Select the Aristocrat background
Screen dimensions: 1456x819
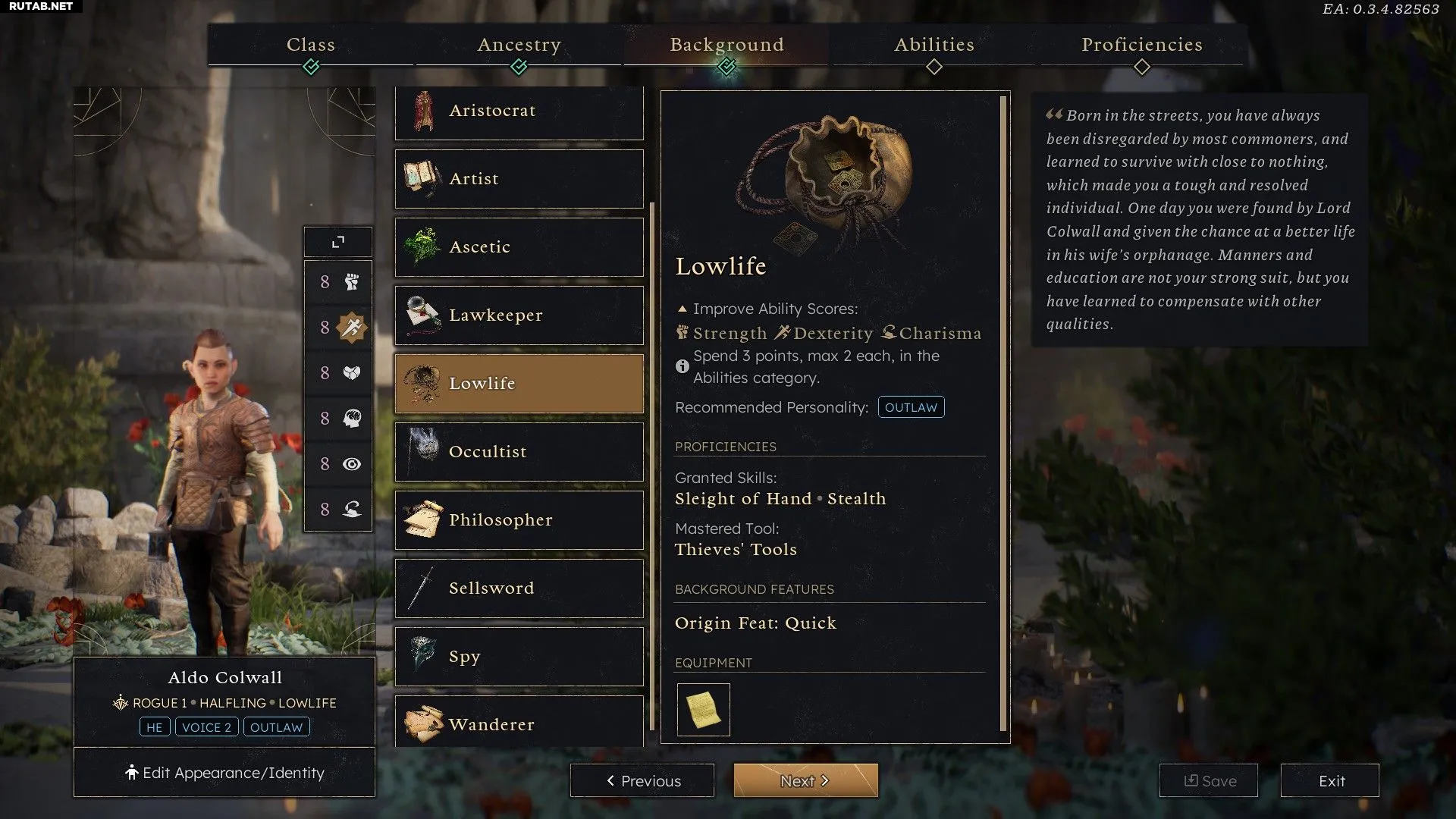(x=519, y=111)
